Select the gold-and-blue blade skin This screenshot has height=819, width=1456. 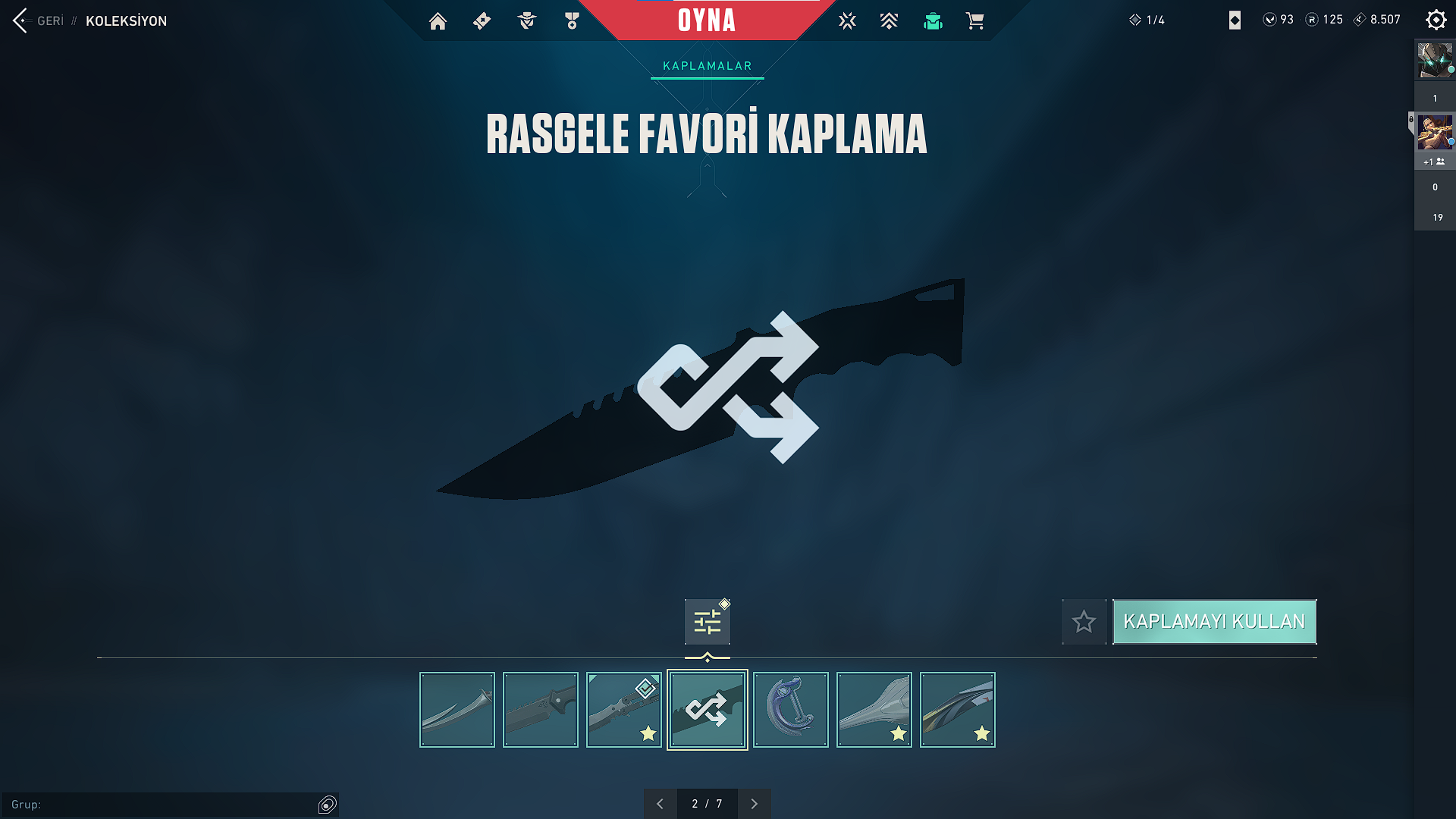958,710
